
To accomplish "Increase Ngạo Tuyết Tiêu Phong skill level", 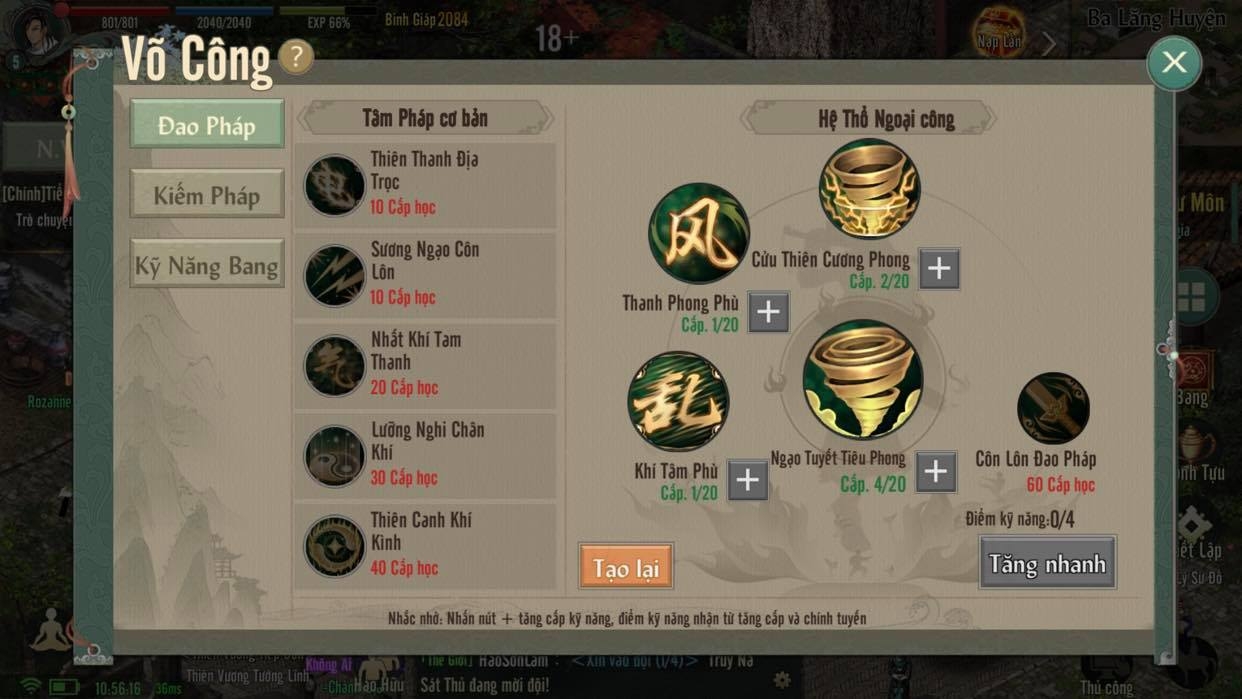I will pyautogui.click(x=935, y=472).
